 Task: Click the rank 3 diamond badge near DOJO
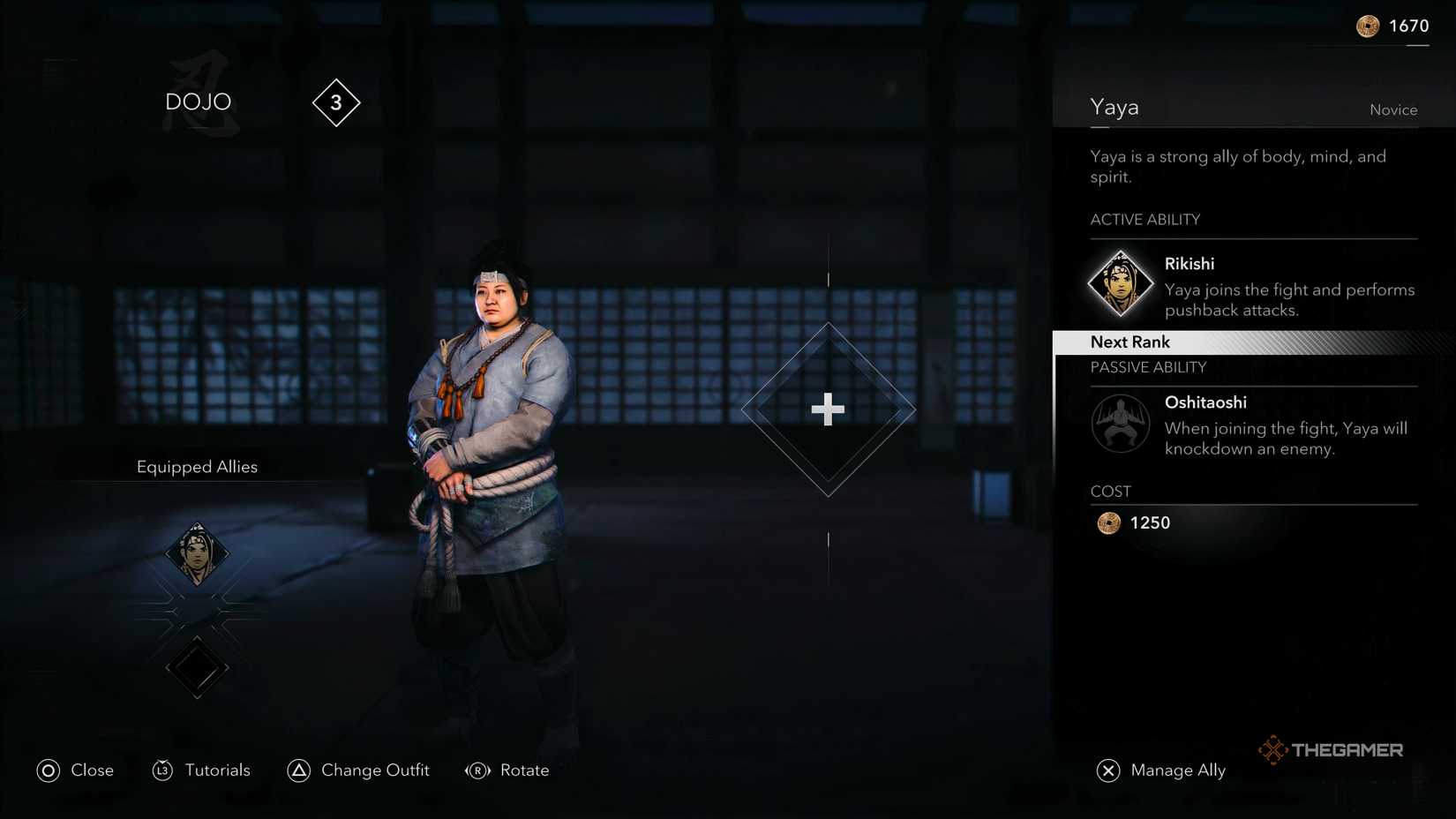(335, 101)
